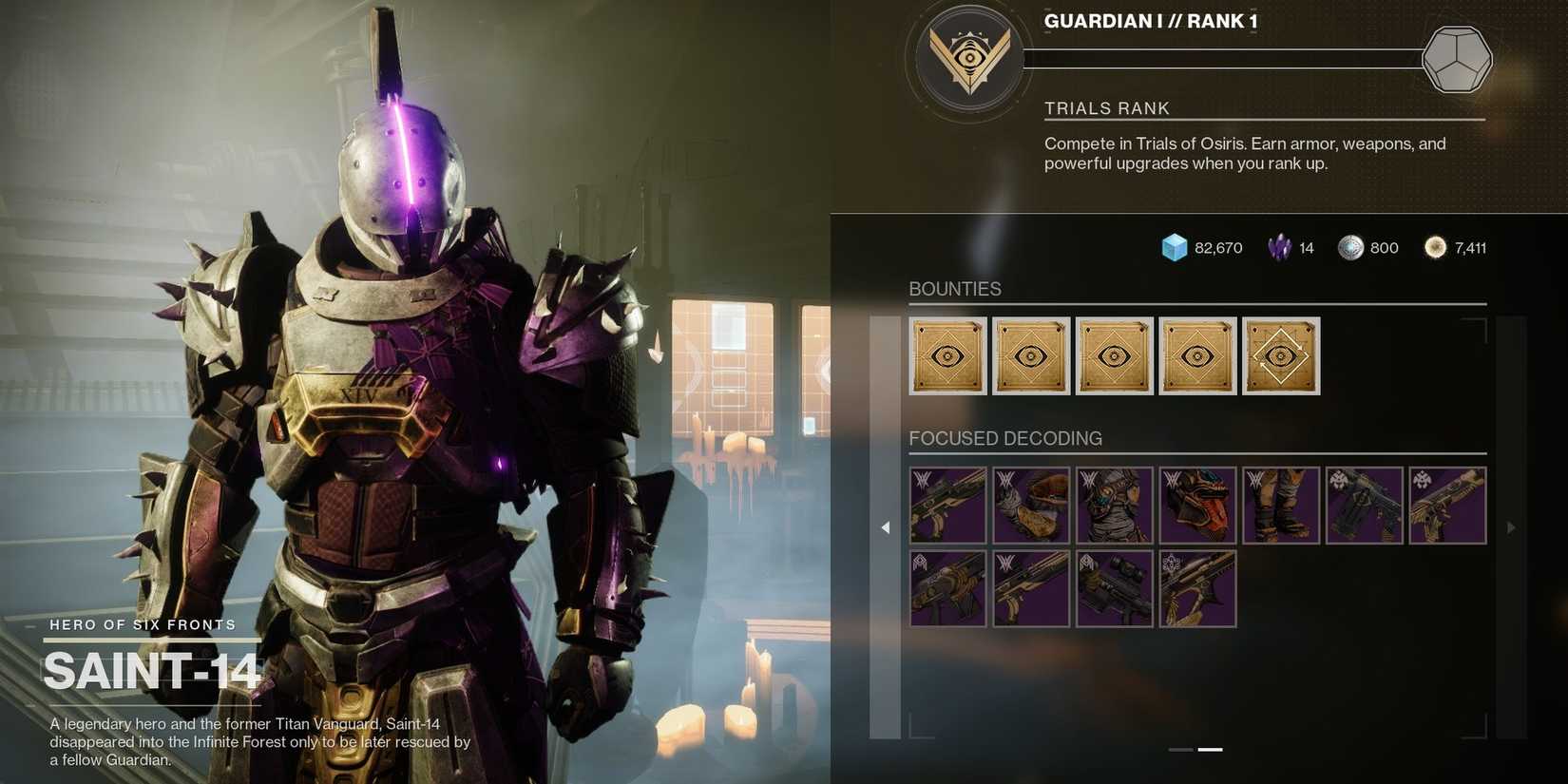Select the repeatable bounty with rotating arrows

tap(1280, 356)
